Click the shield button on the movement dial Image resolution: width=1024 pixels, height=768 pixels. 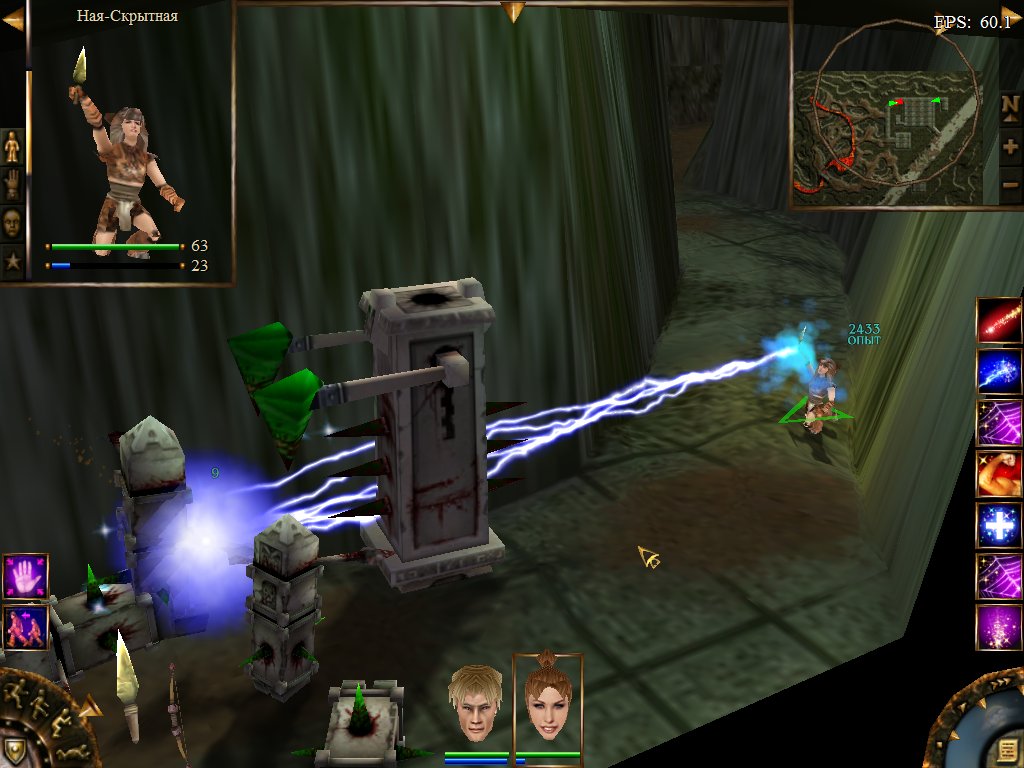point(13,748)
